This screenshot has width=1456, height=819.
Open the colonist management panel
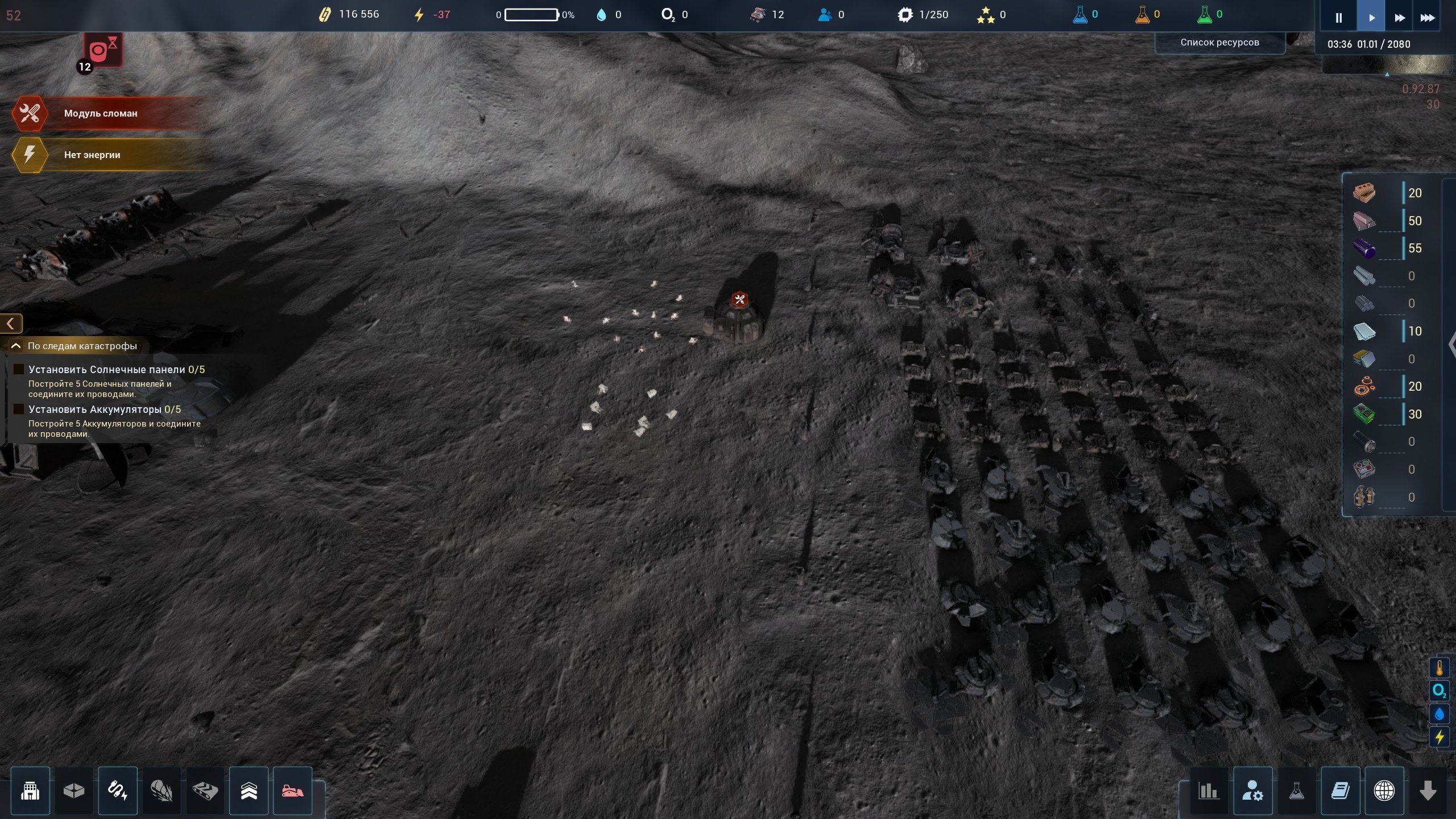1252,791
